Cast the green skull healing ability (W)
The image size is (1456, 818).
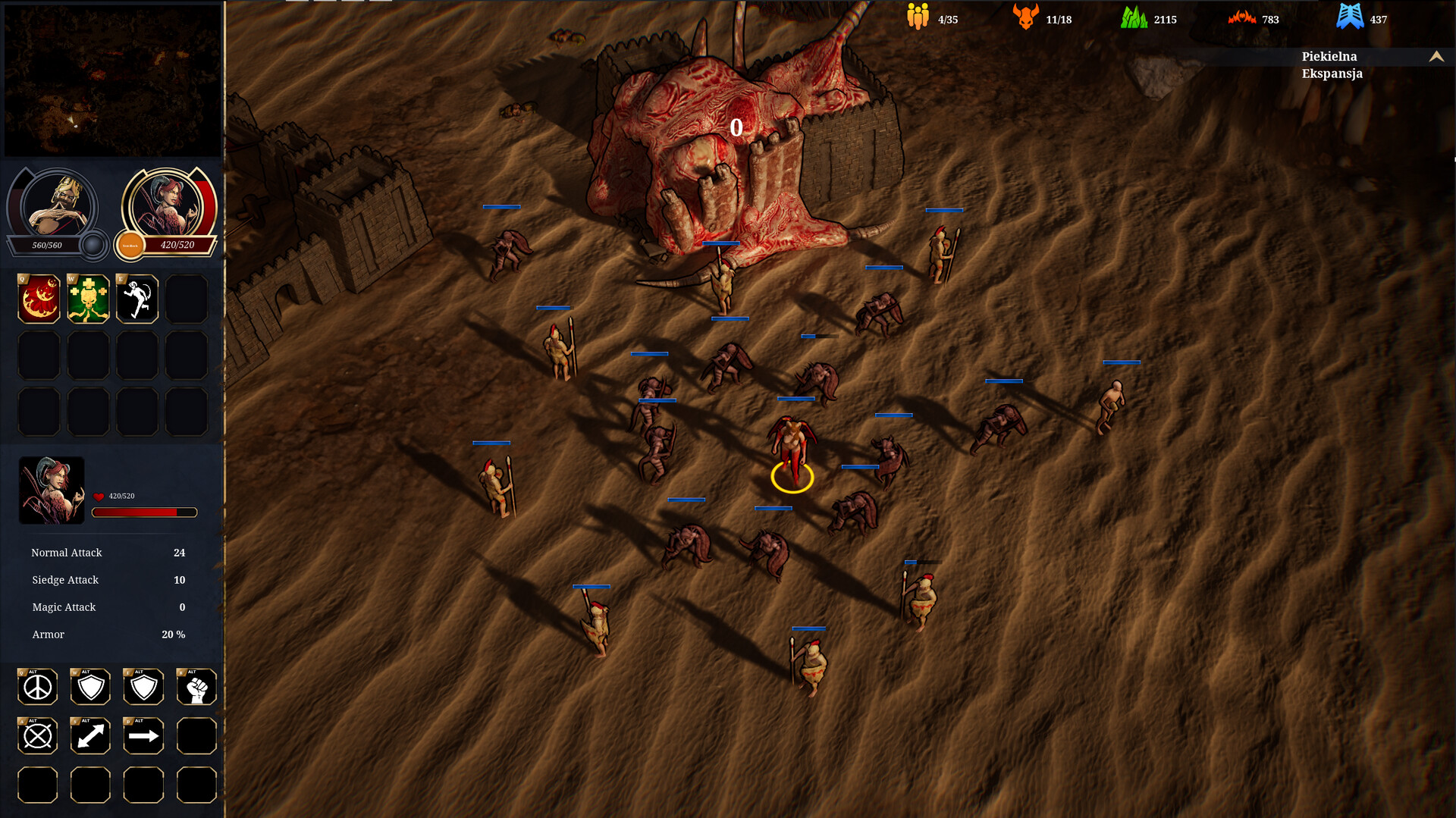[87, 298]
